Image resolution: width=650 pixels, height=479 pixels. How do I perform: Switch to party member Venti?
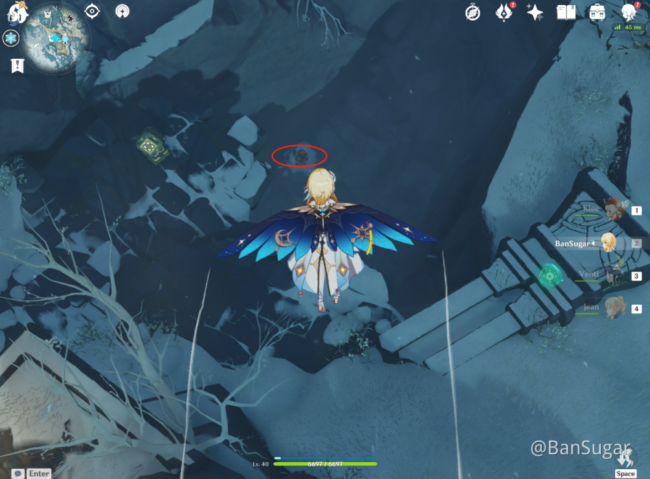[612, 275]
